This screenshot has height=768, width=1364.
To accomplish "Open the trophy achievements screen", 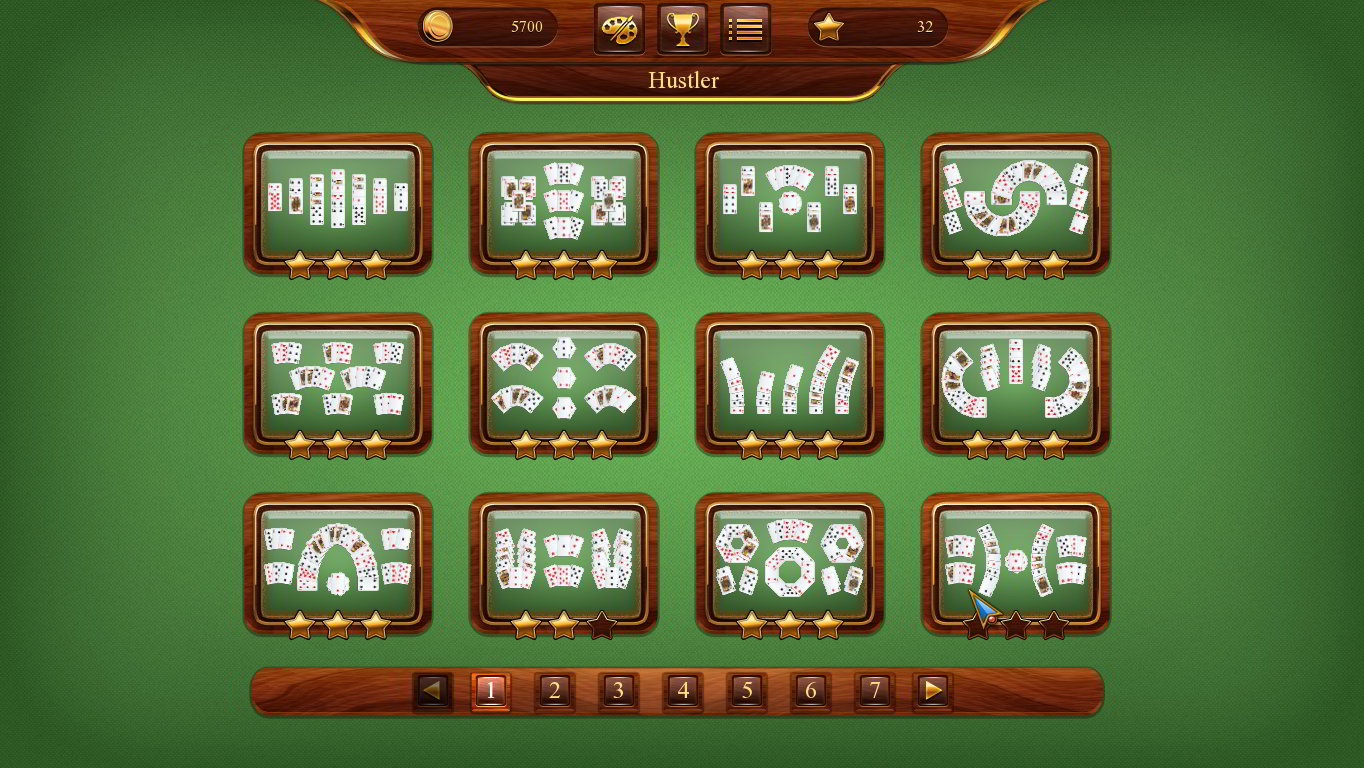I will [x=682, y=28].
